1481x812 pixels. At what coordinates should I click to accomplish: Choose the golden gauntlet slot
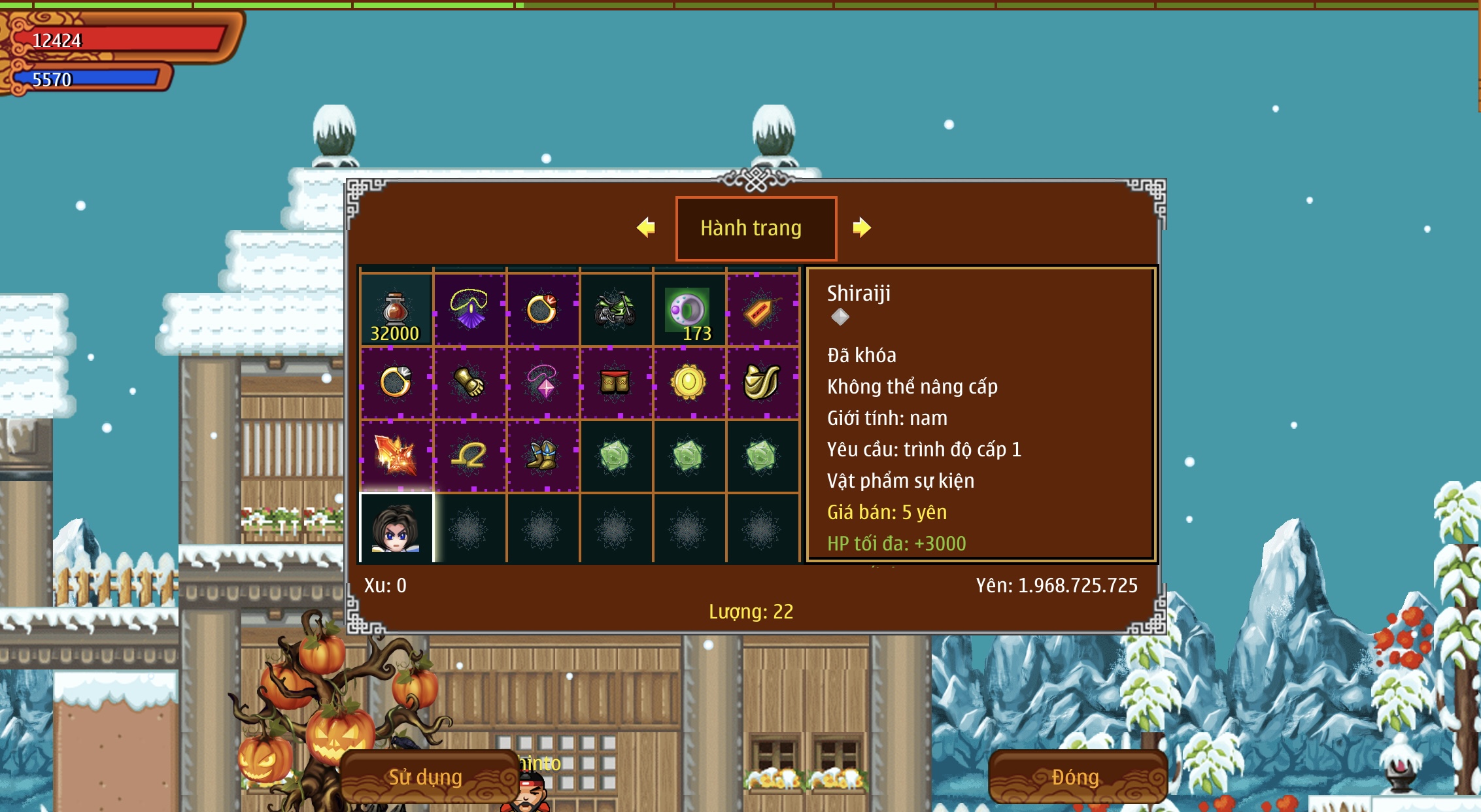pos(469,382)
